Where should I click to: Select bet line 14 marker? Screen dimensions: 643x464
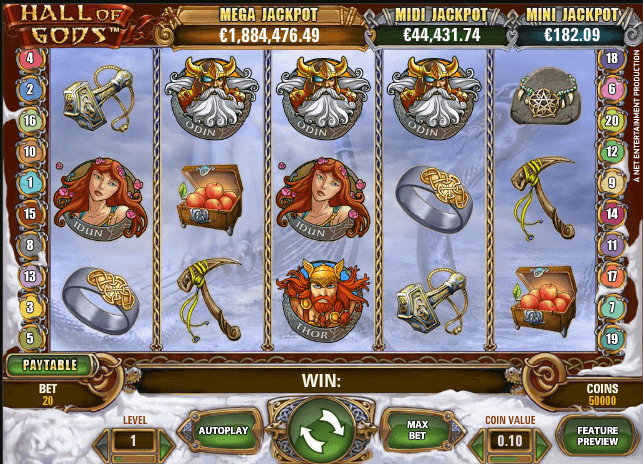pos(611,214)
